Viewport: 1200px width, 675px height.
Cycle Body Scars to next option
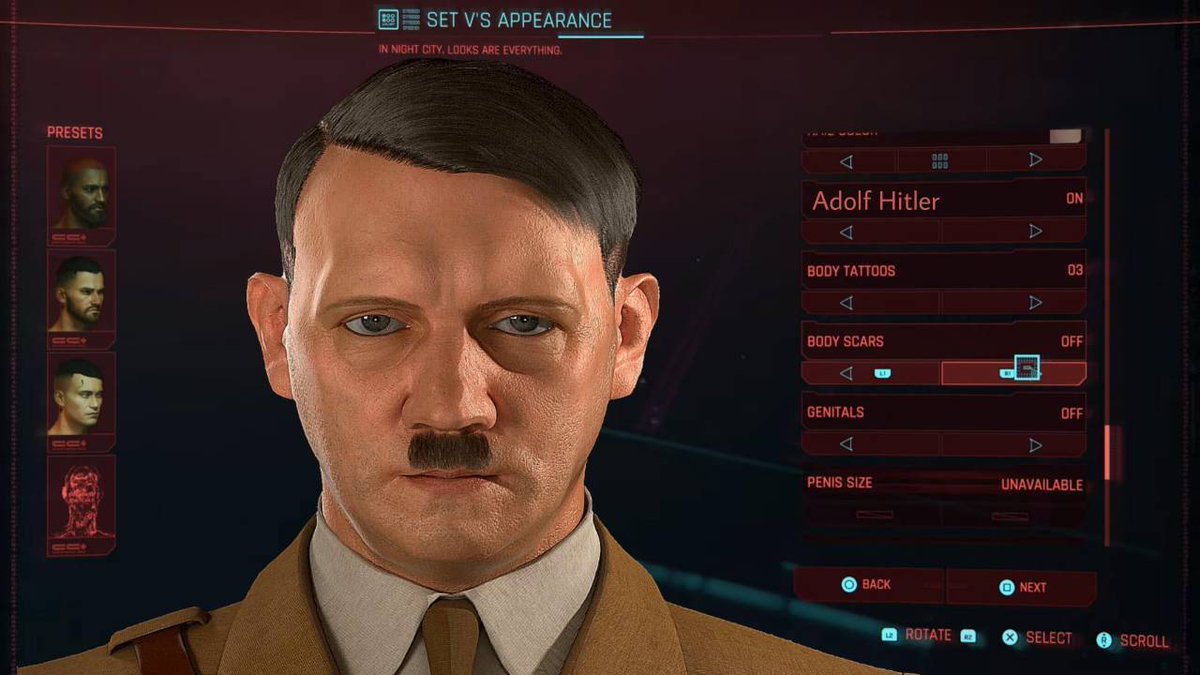1035,373
